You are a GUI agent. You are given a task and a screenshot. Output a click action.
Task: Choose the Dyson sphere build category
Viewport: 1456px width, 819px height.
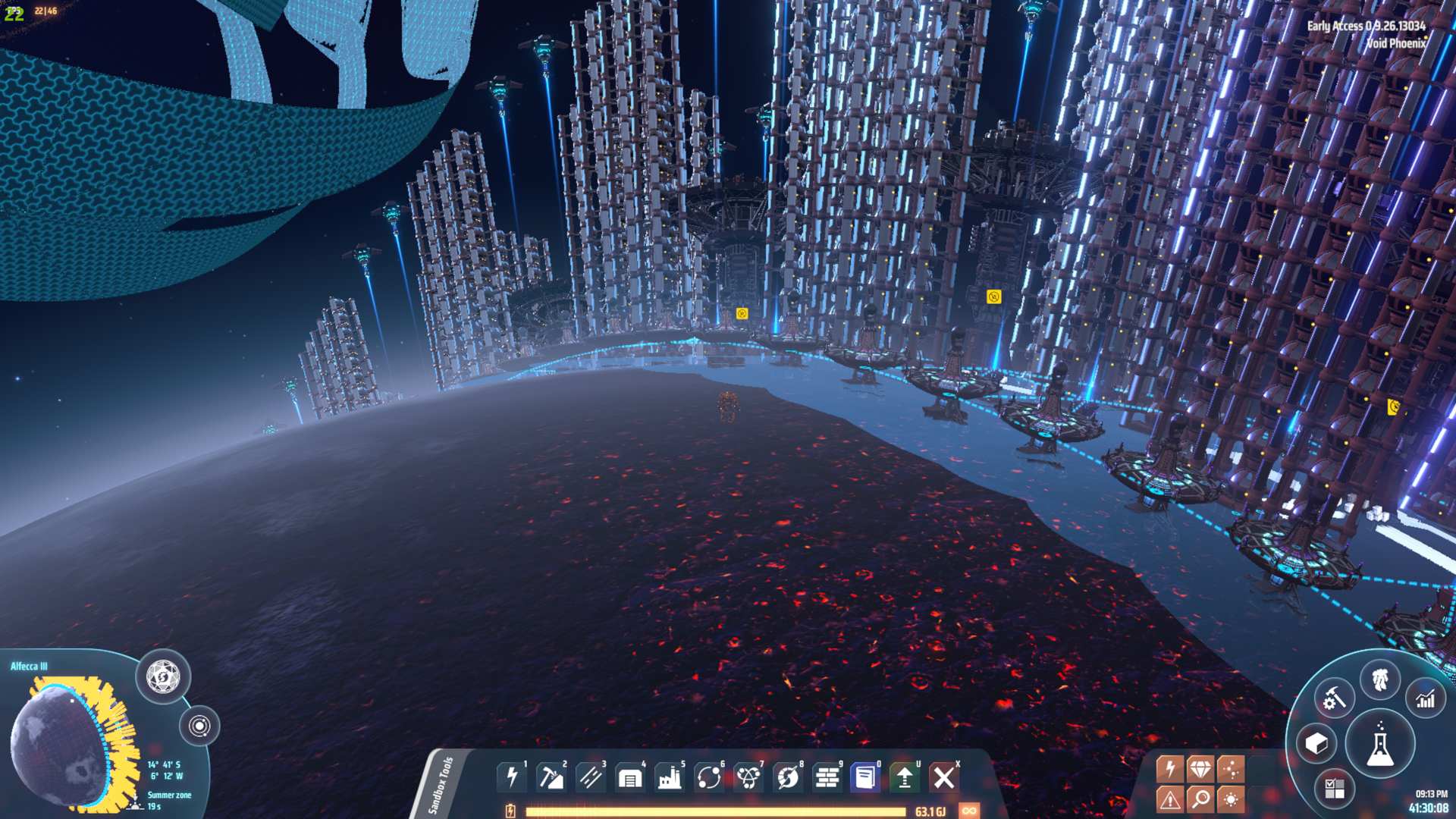tap(788, 777)
